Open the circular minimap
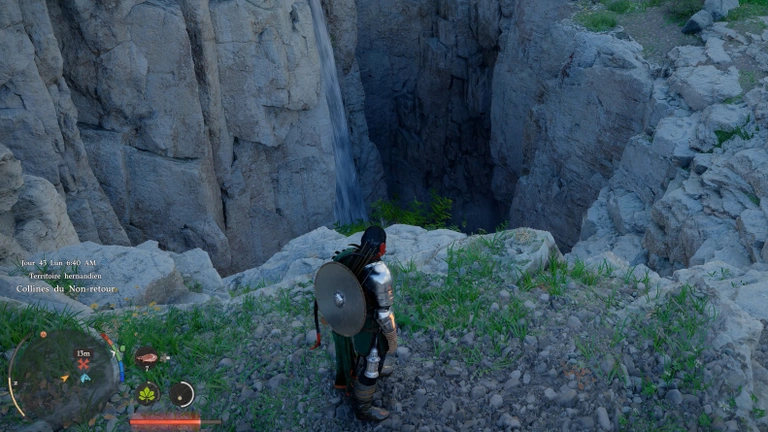Image resolution: width=768 pixels, height=432 pixels. point(62,376)
